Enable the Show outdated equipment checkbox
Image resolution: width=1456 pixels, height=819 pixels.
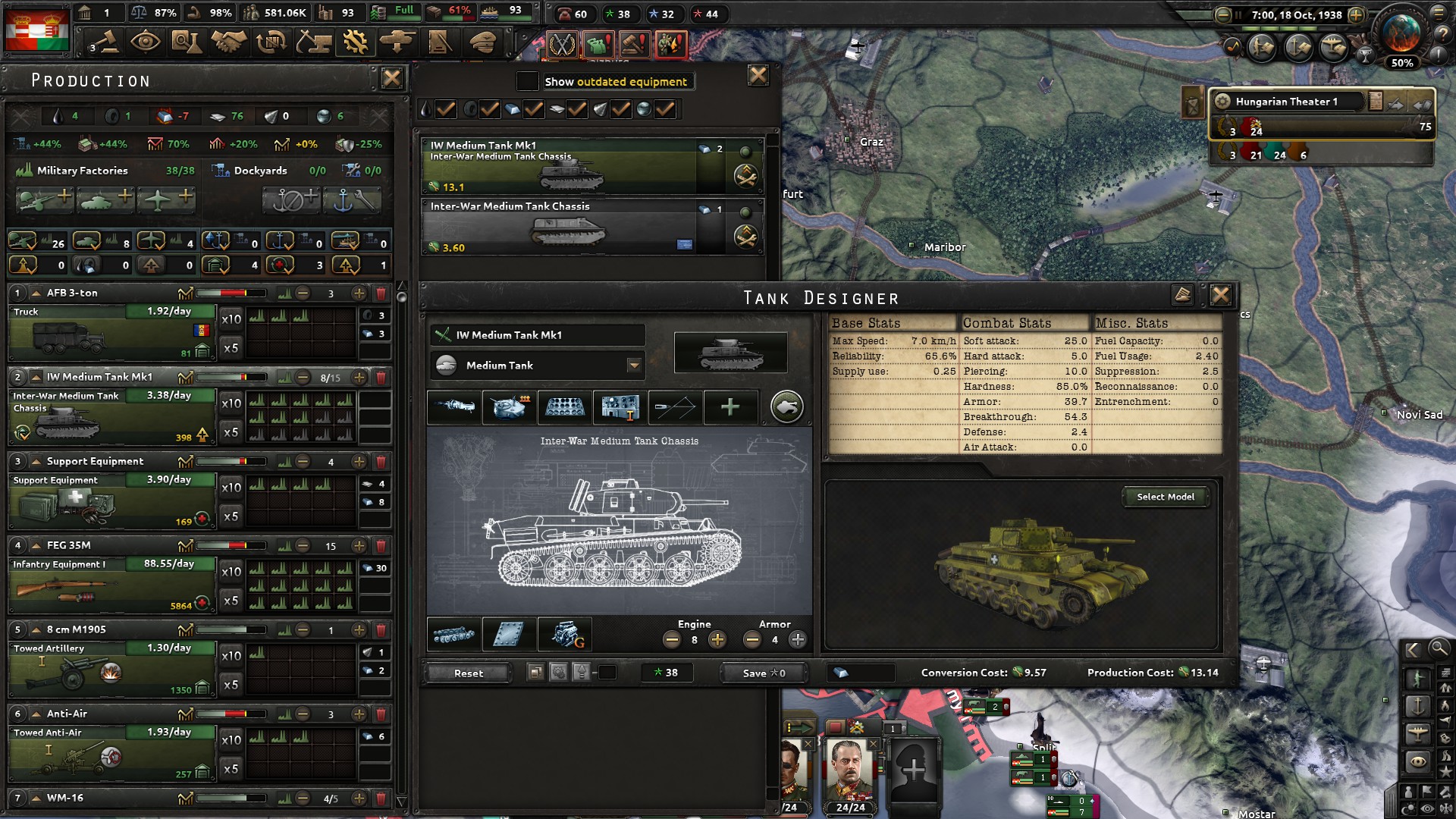(526, 81)
